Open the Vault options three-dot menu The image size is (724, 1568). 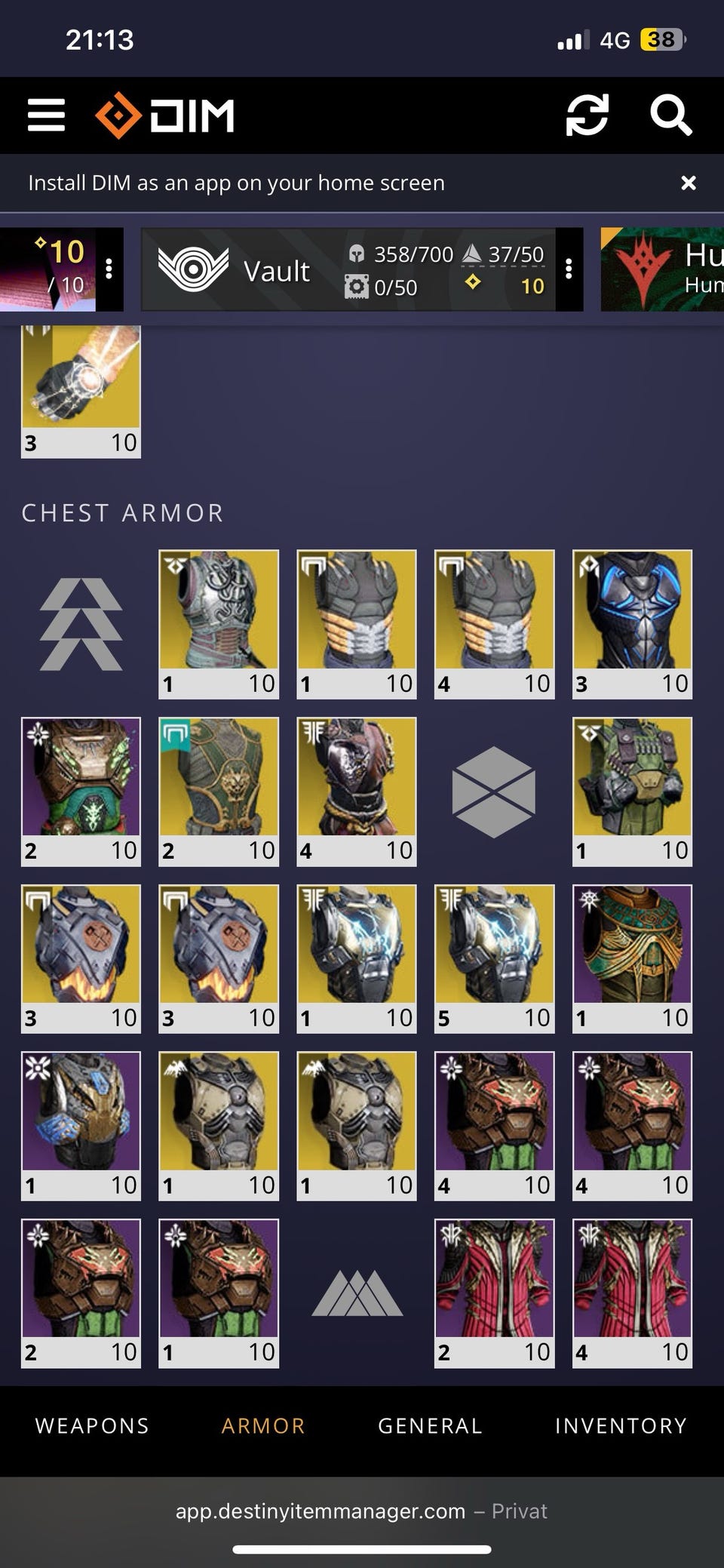click(x=569, y=269)
